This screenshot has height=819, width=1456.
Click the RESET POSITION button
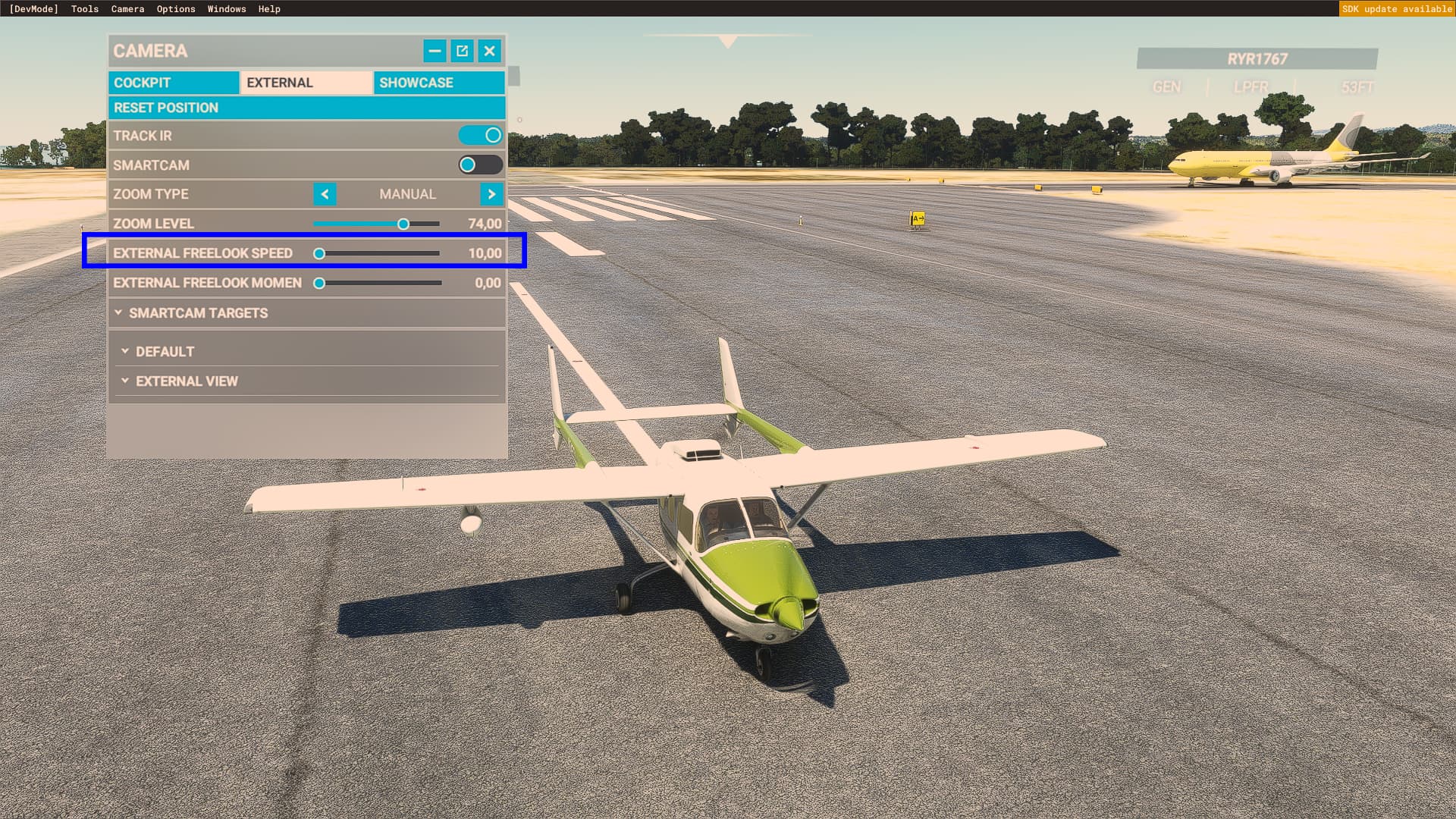click(306, 108)
